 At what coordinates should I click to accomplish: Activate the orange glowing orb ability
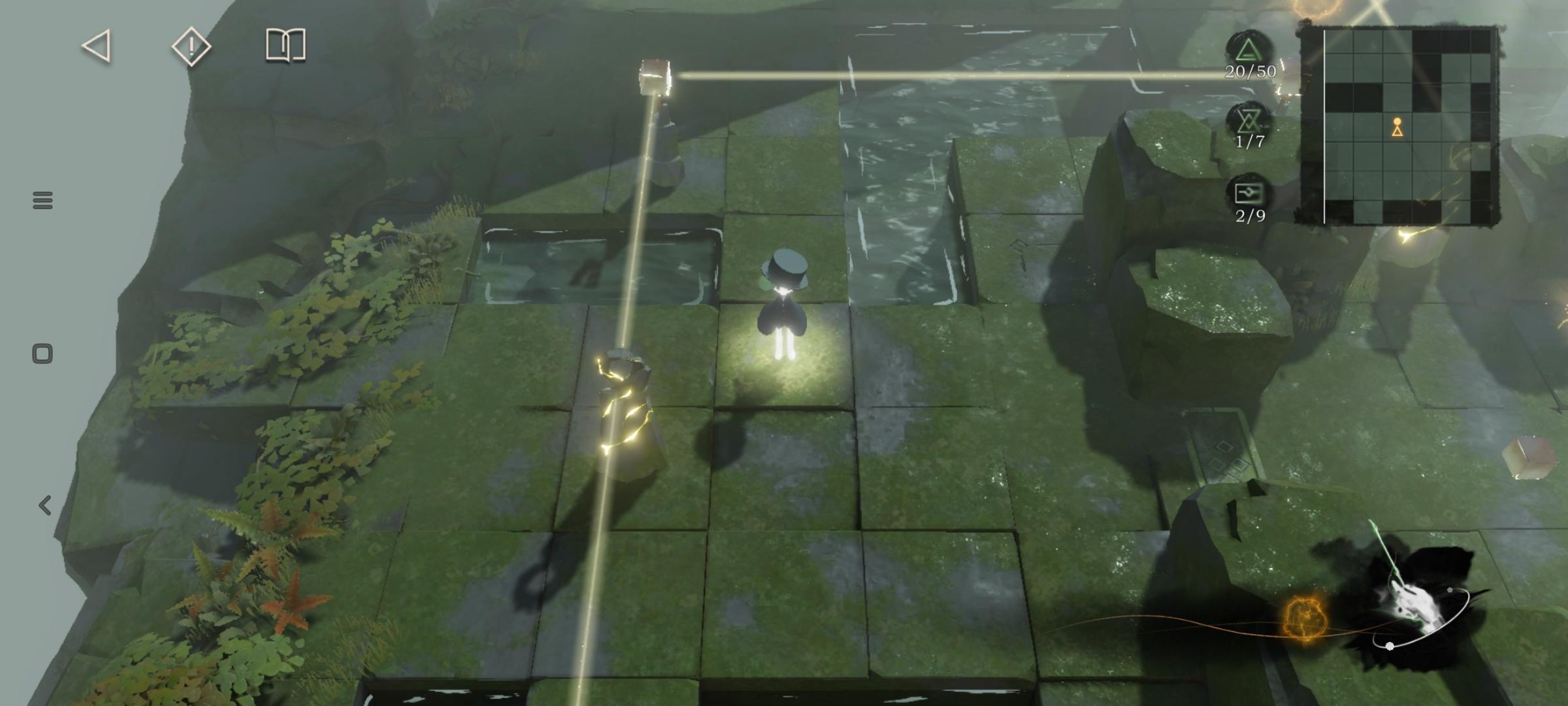tap(1304, 618)
